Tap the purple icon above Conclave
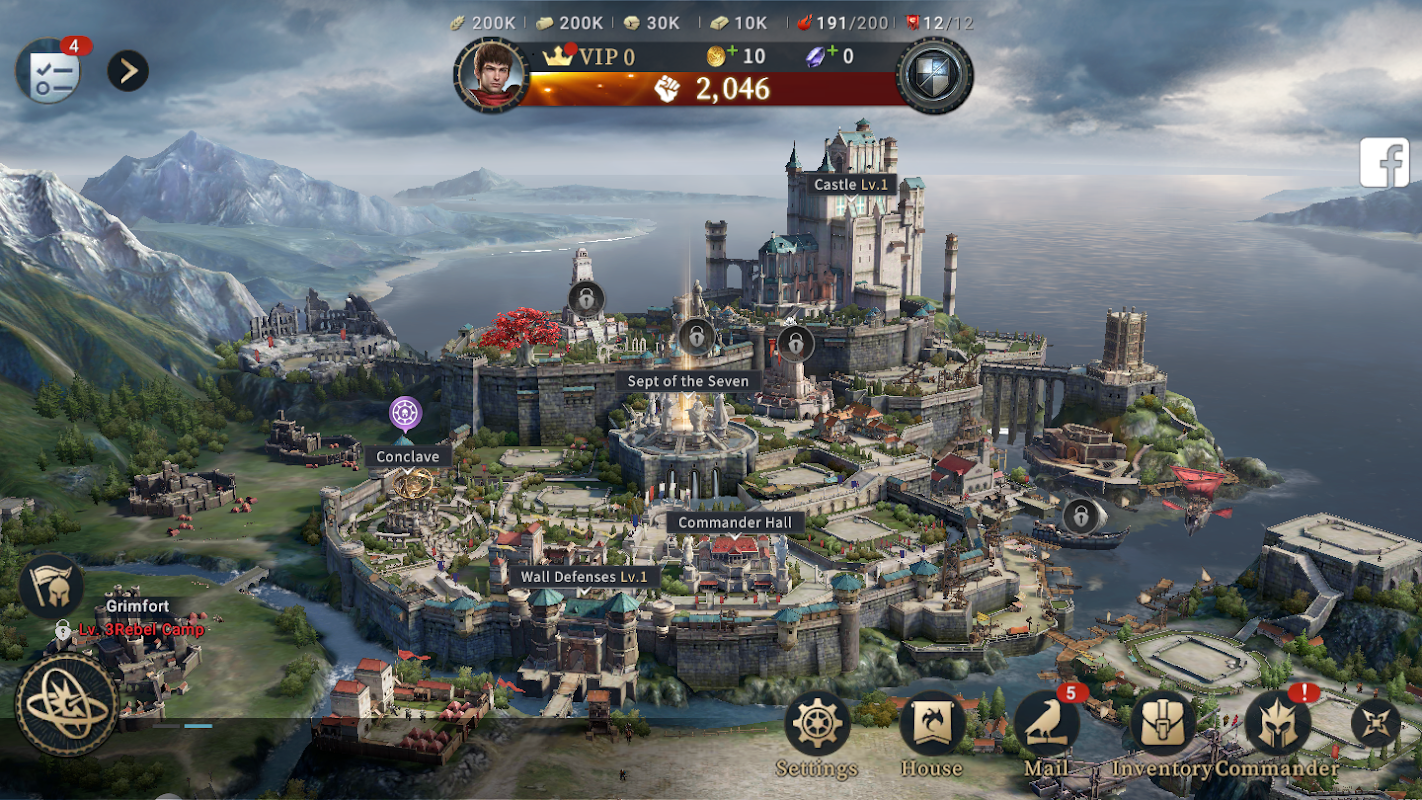1422x800 pixels. coord(405,412)
